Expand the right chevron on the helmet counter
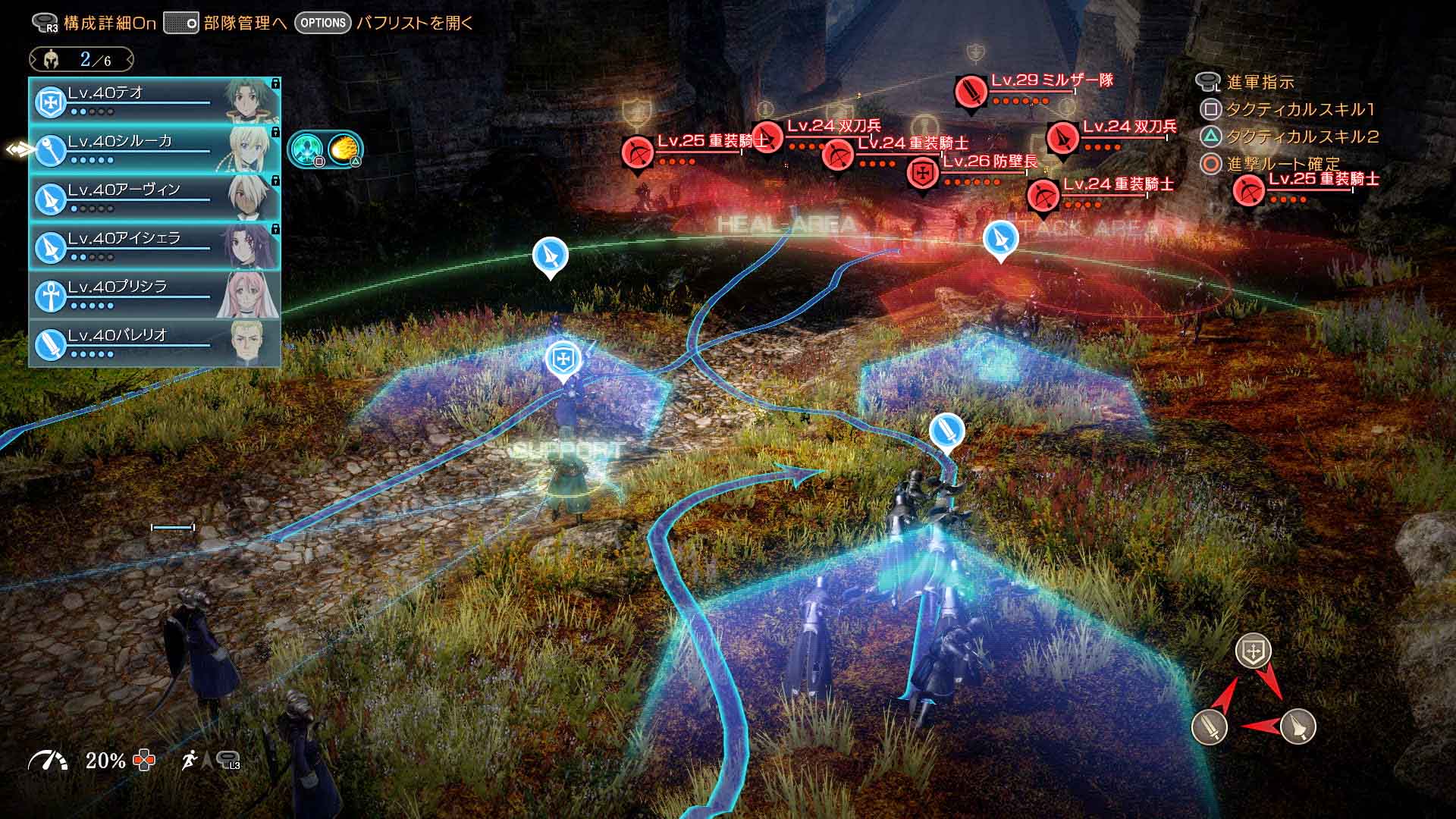 coord(130,58)
